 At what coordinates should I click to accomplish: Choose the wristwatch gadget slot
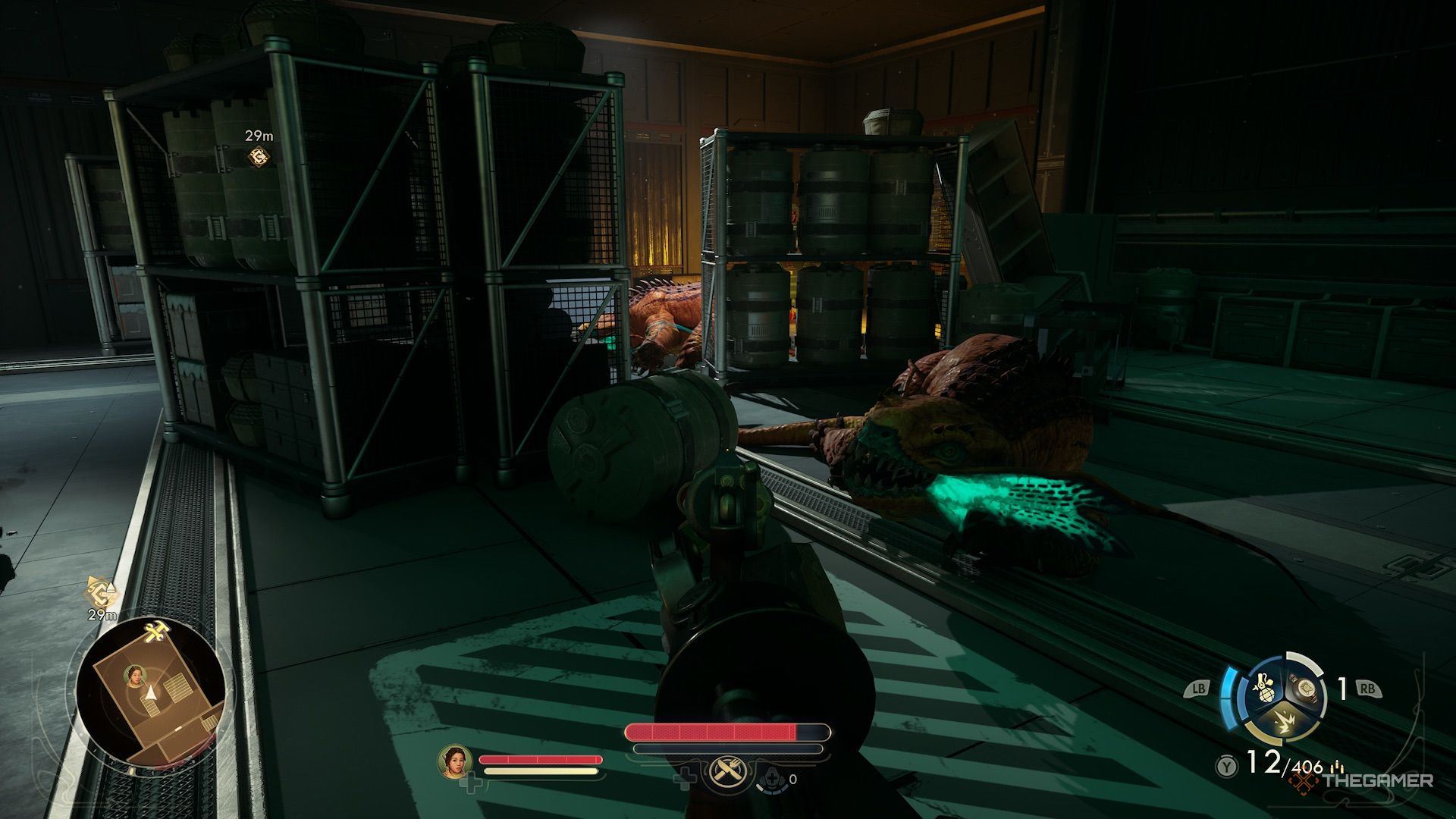(x=1304, y=689)
